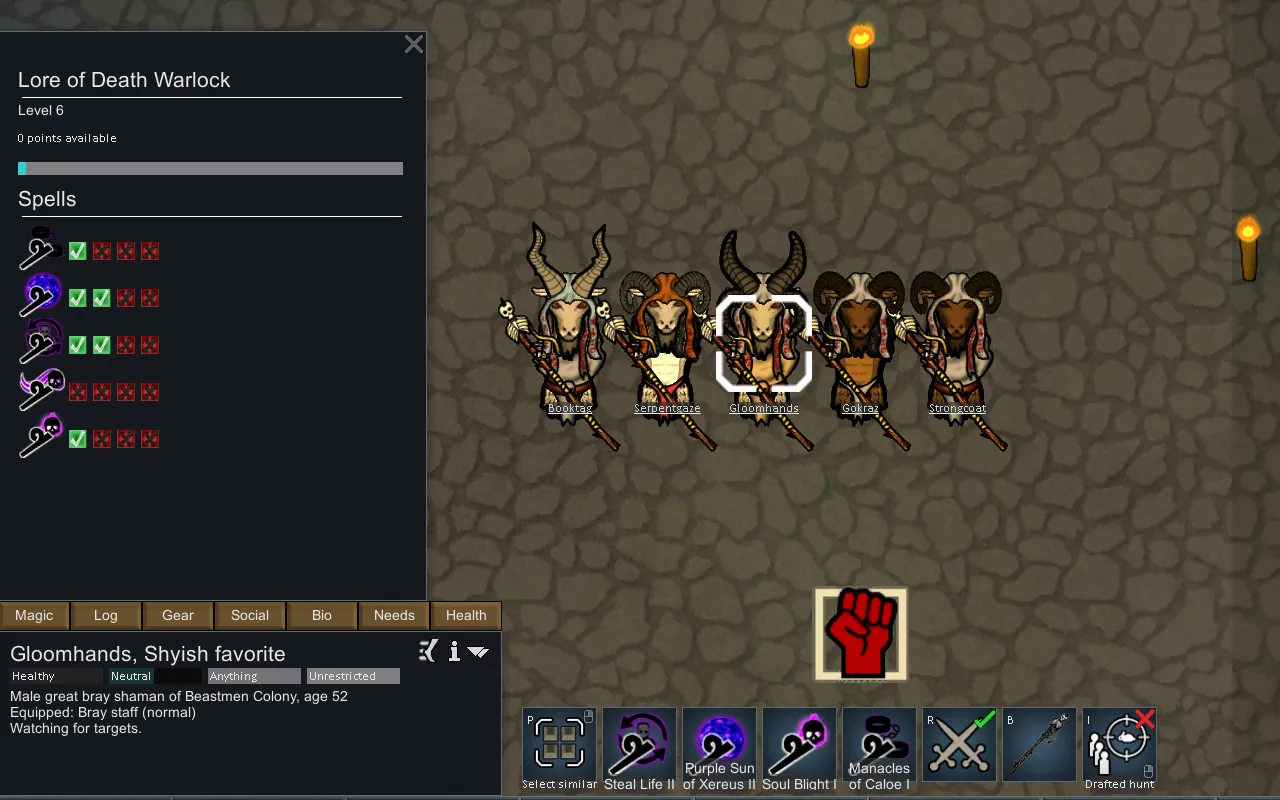1280x800 pixels.
Task: Click the Anything outfit policy button
Action: 254,676
